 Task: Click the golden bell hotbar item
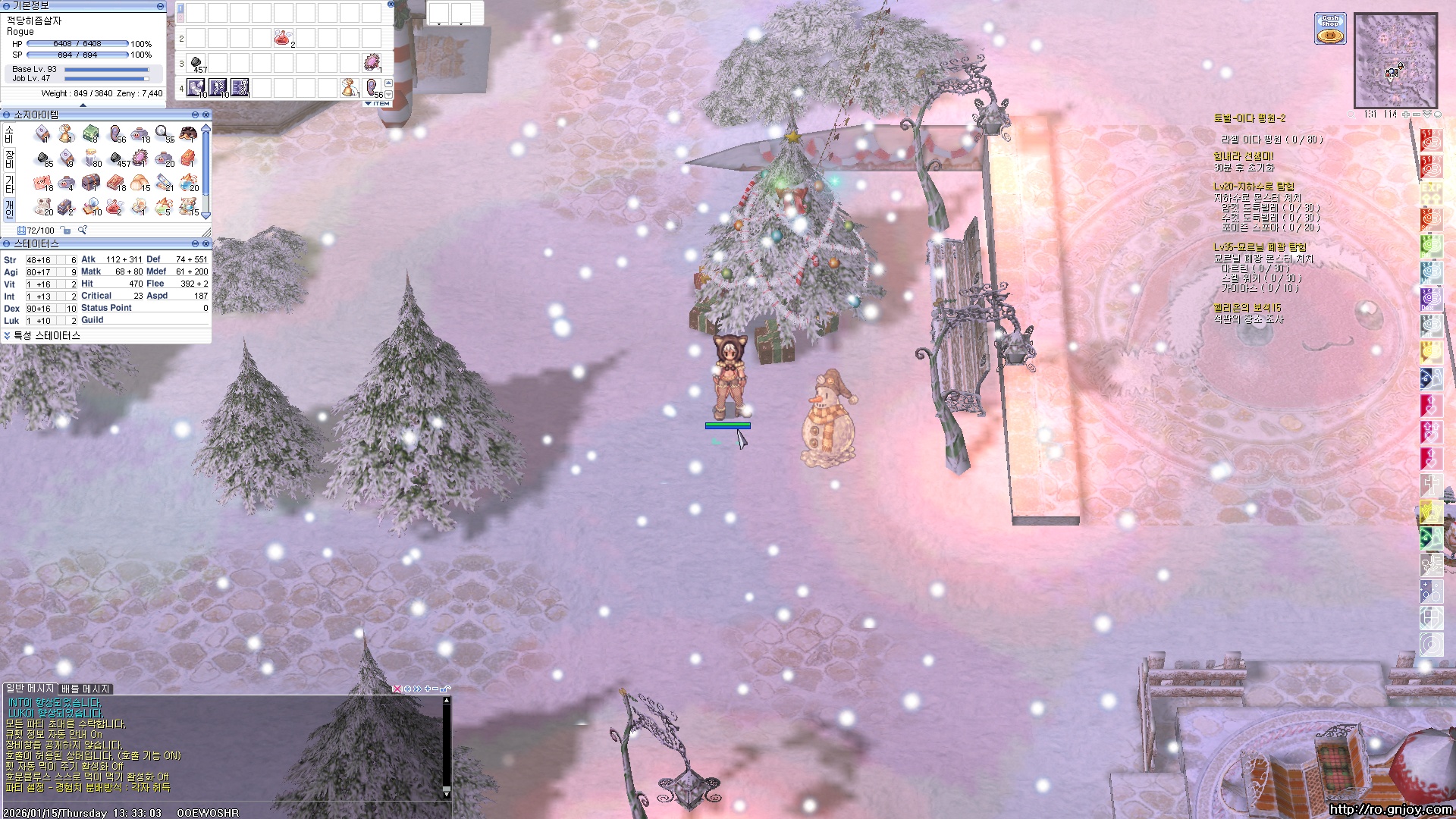(350, 88)
